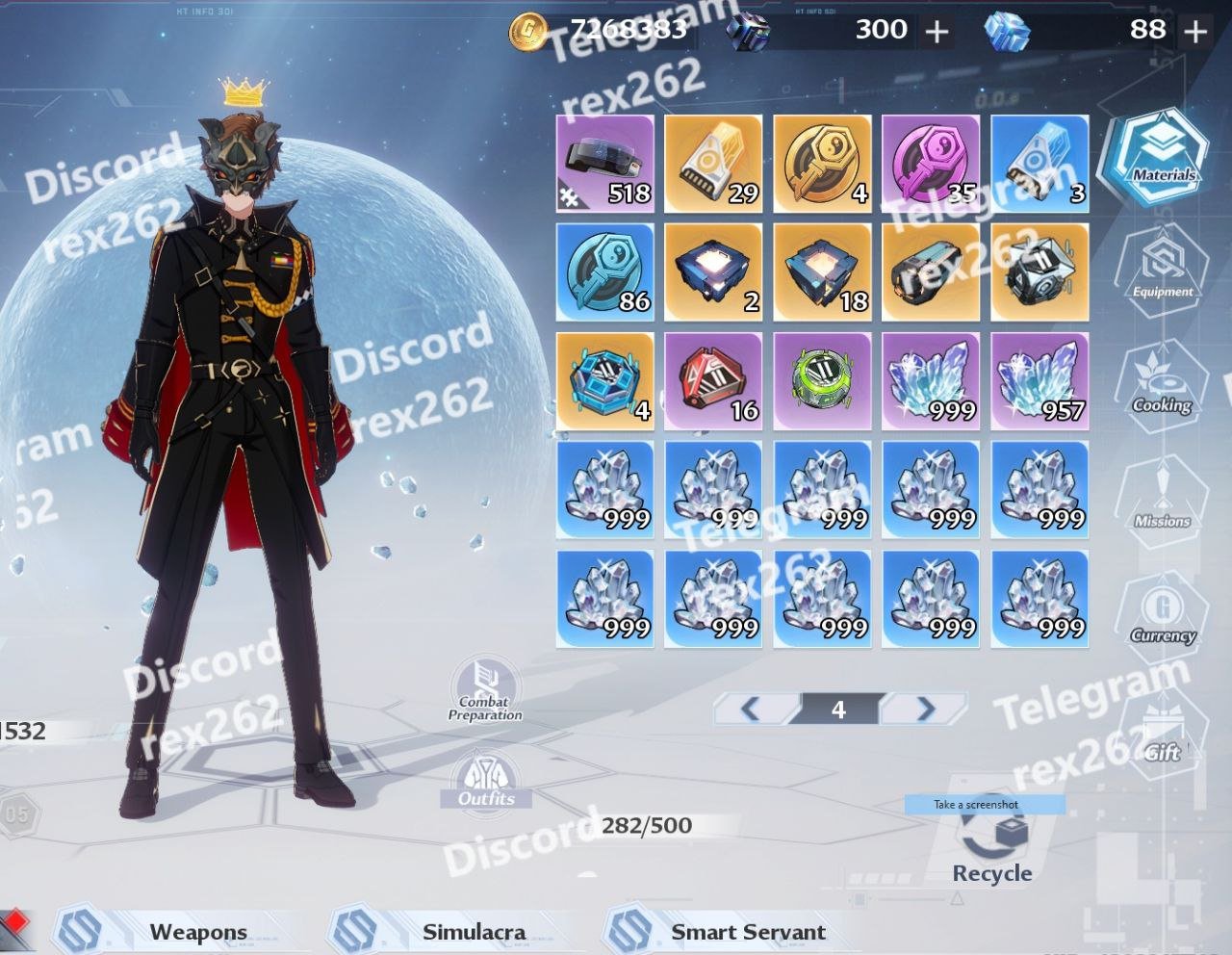
Task: Open Combat Preparation
Action: pyautogui.click(x=485, y=690)
